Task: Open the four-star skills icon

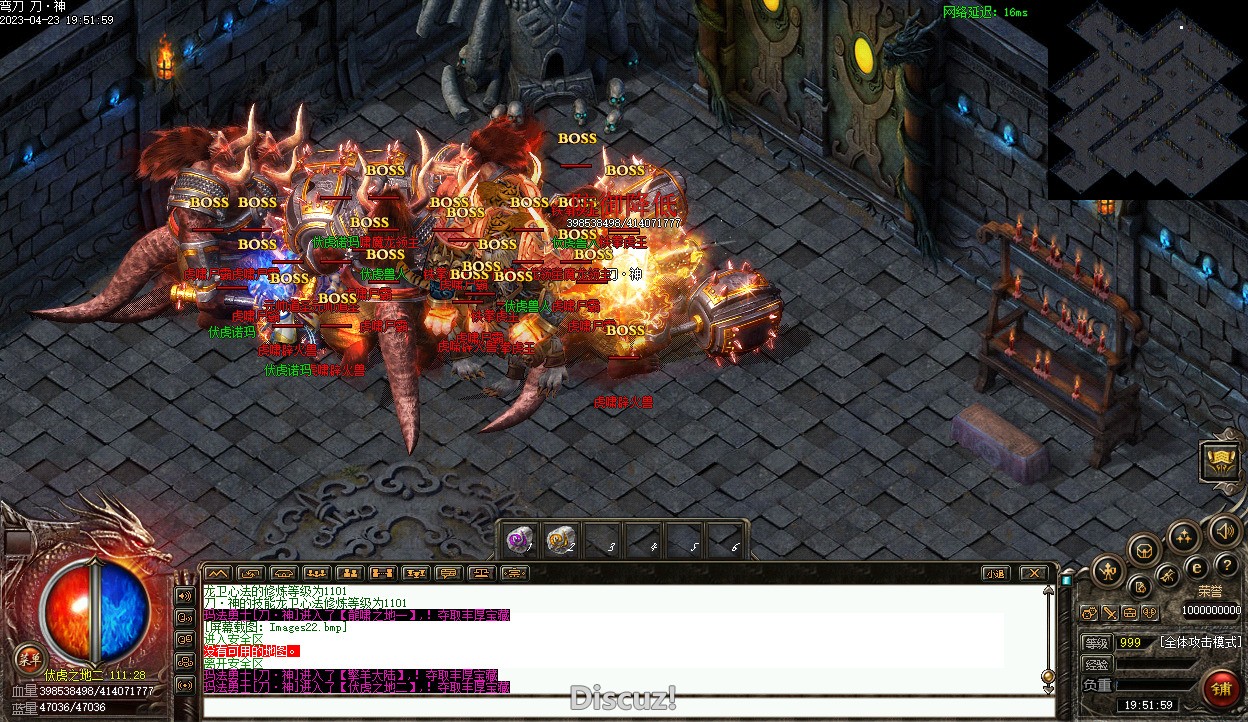Action: (x=1184, y=535)
